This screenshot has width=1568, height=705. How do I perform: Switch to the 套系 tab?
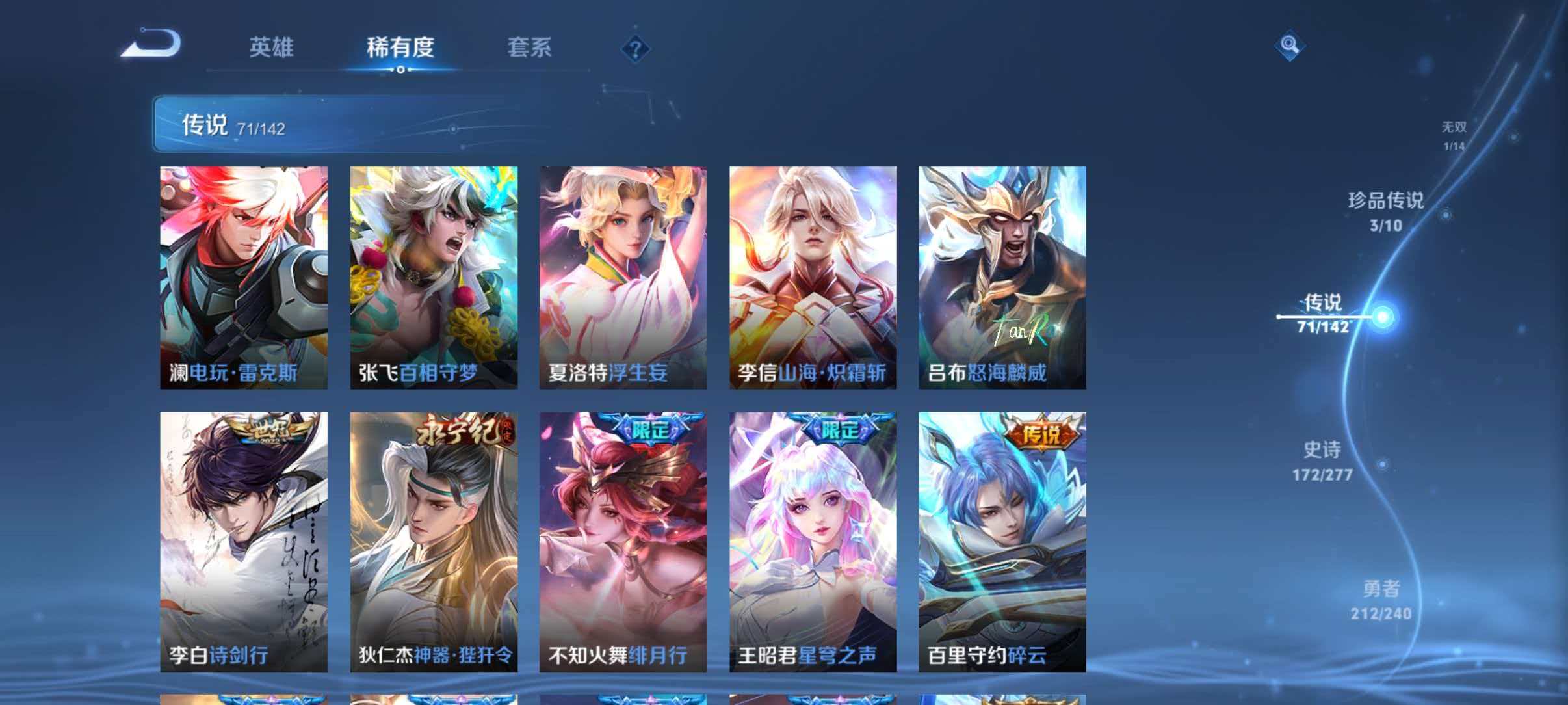(x=529, y=47)
